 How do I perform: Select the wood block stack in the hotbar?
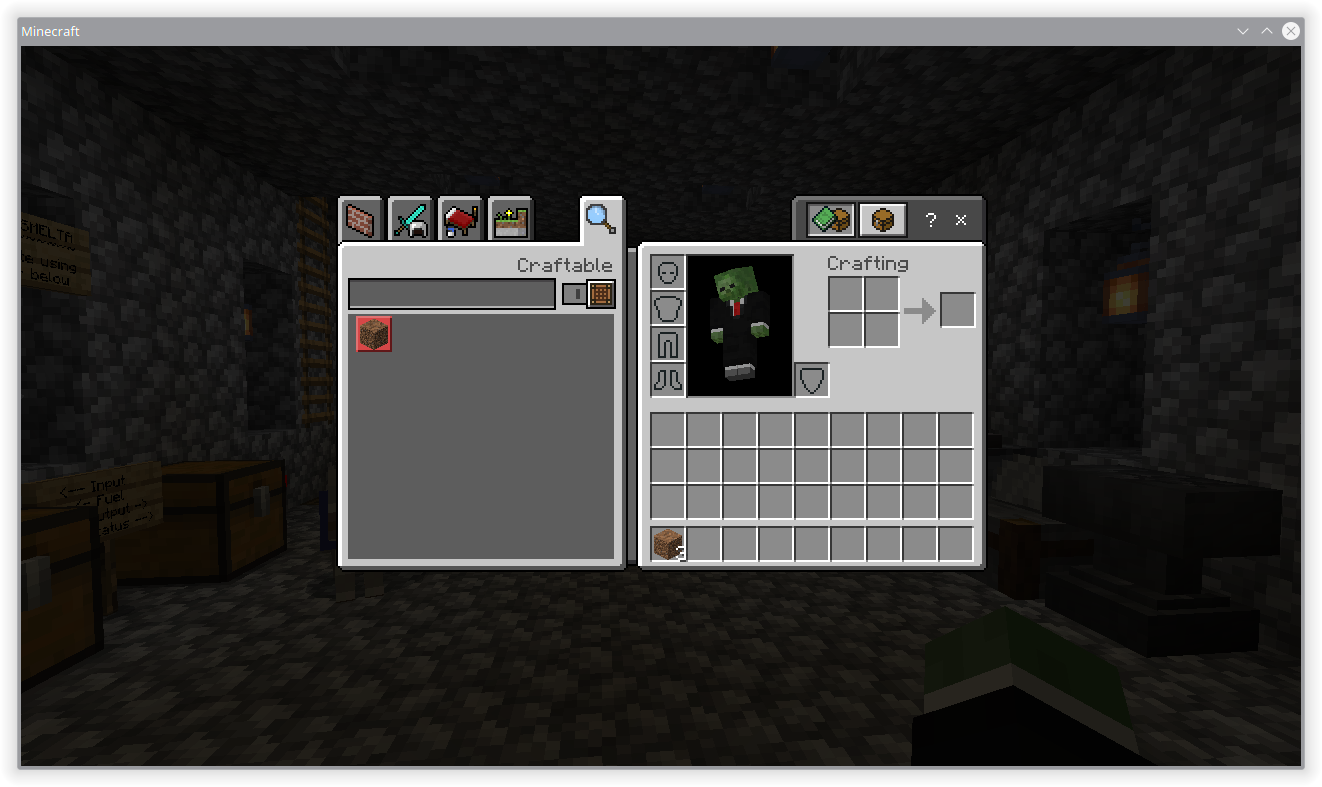pyautogui.click(x=666, y=542)
